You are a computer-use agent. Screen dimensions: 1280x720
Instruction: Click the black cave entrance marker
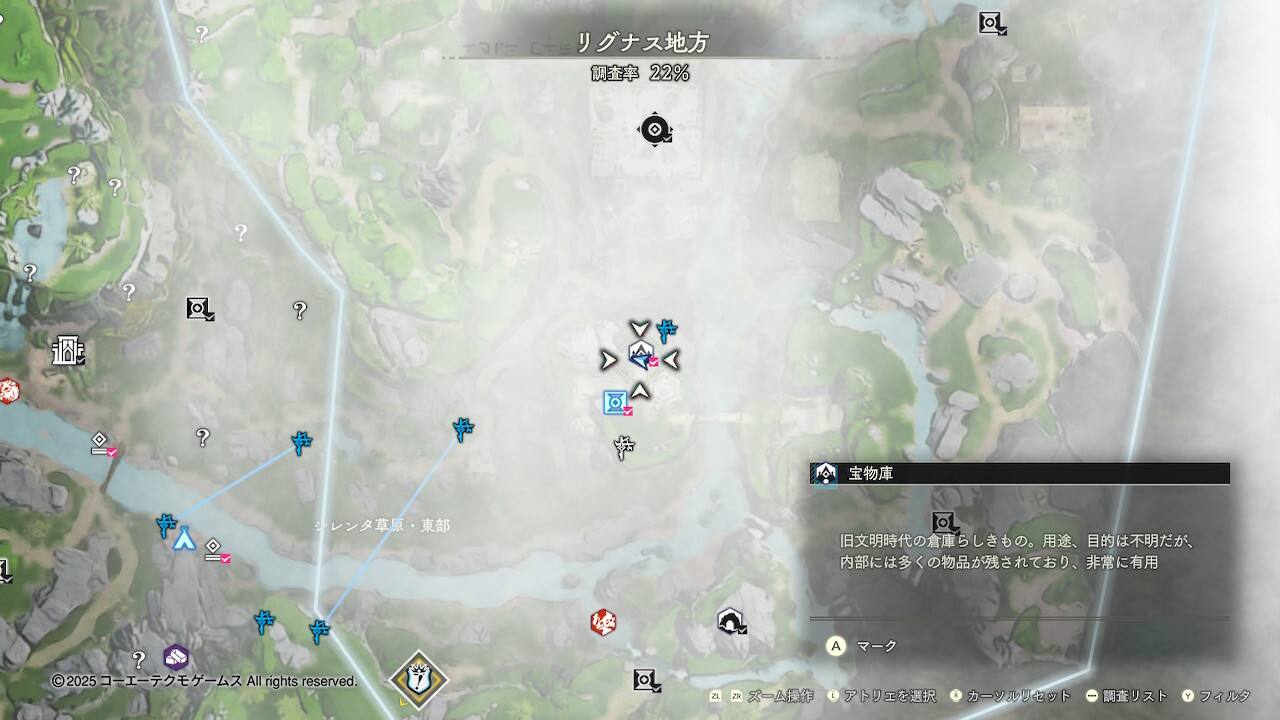[x=730, y=622]
